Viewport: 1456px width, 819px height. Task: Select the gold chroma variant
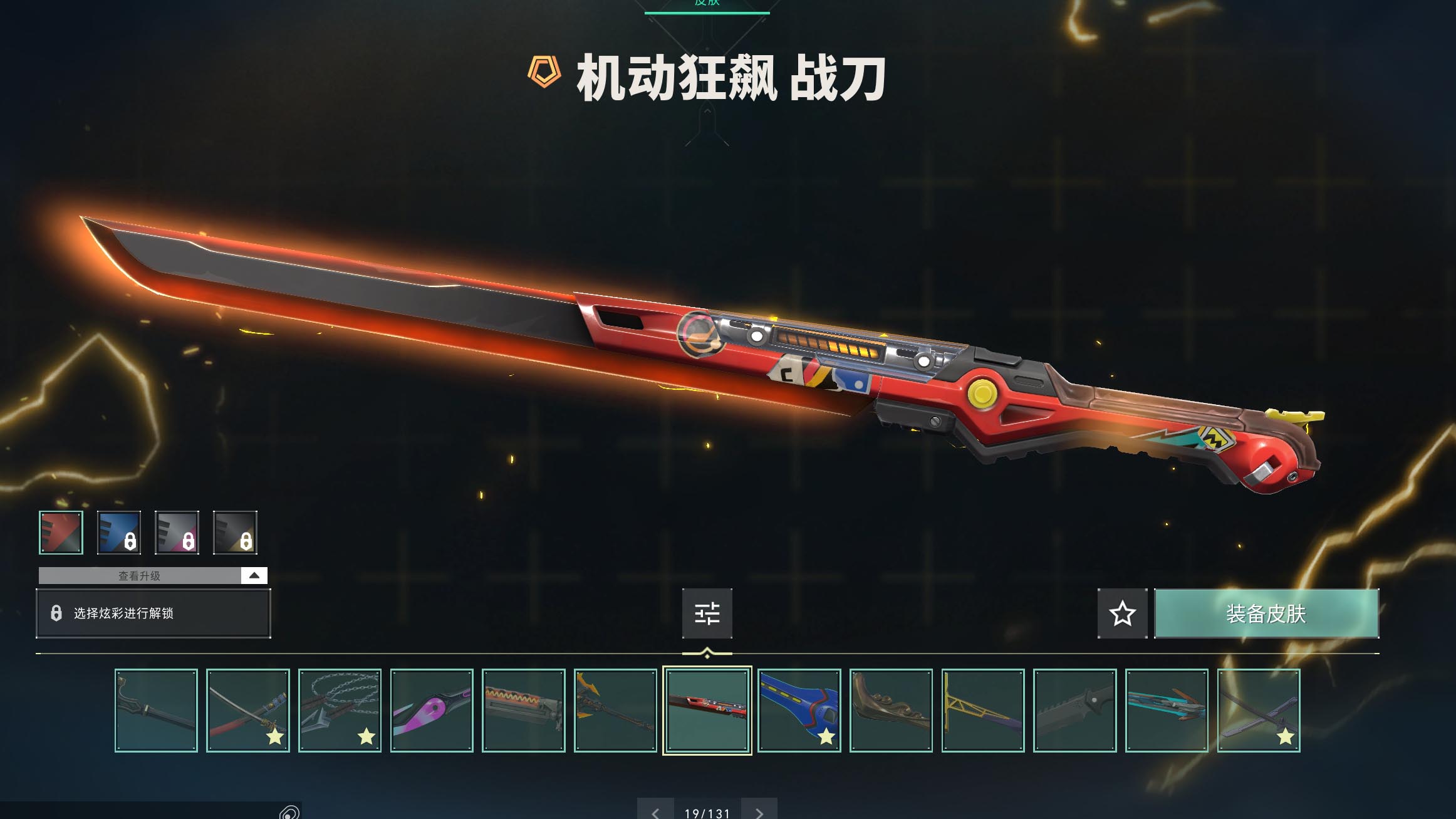(x=234, y=532)
